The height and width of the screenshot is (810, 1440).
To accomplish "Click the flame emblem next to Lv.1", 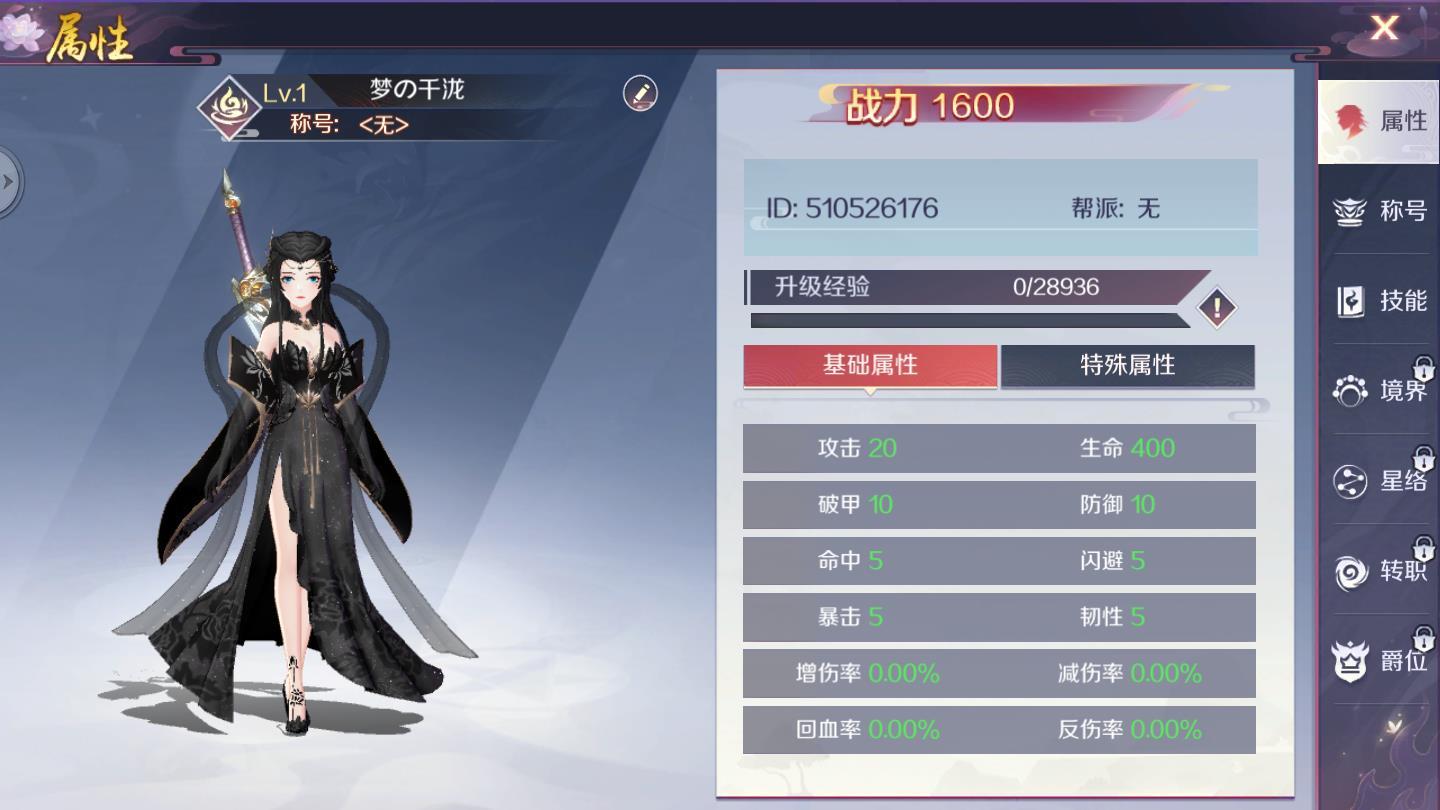I will coord(230,106).
